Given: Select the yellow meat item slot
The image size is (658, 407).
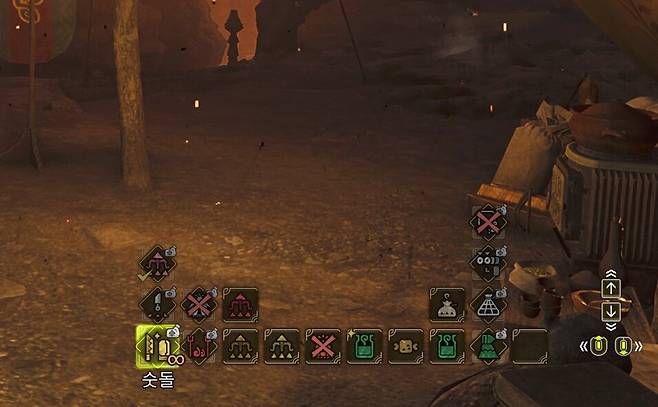Looking at the screenshot, I should click(x=406, y=347).
